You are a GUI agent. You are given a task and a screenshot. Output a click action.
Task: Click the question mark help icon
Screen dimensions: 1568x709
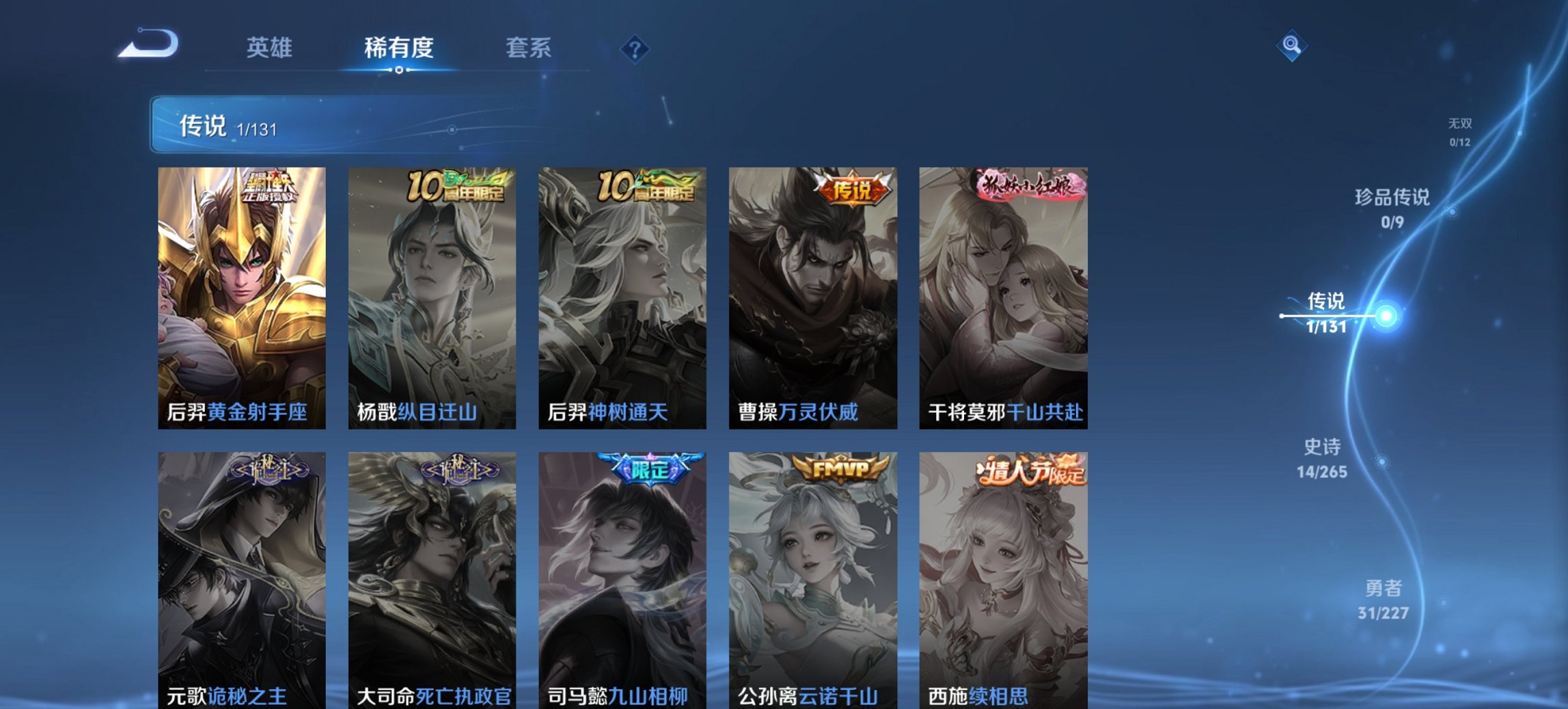pos(634,48)
